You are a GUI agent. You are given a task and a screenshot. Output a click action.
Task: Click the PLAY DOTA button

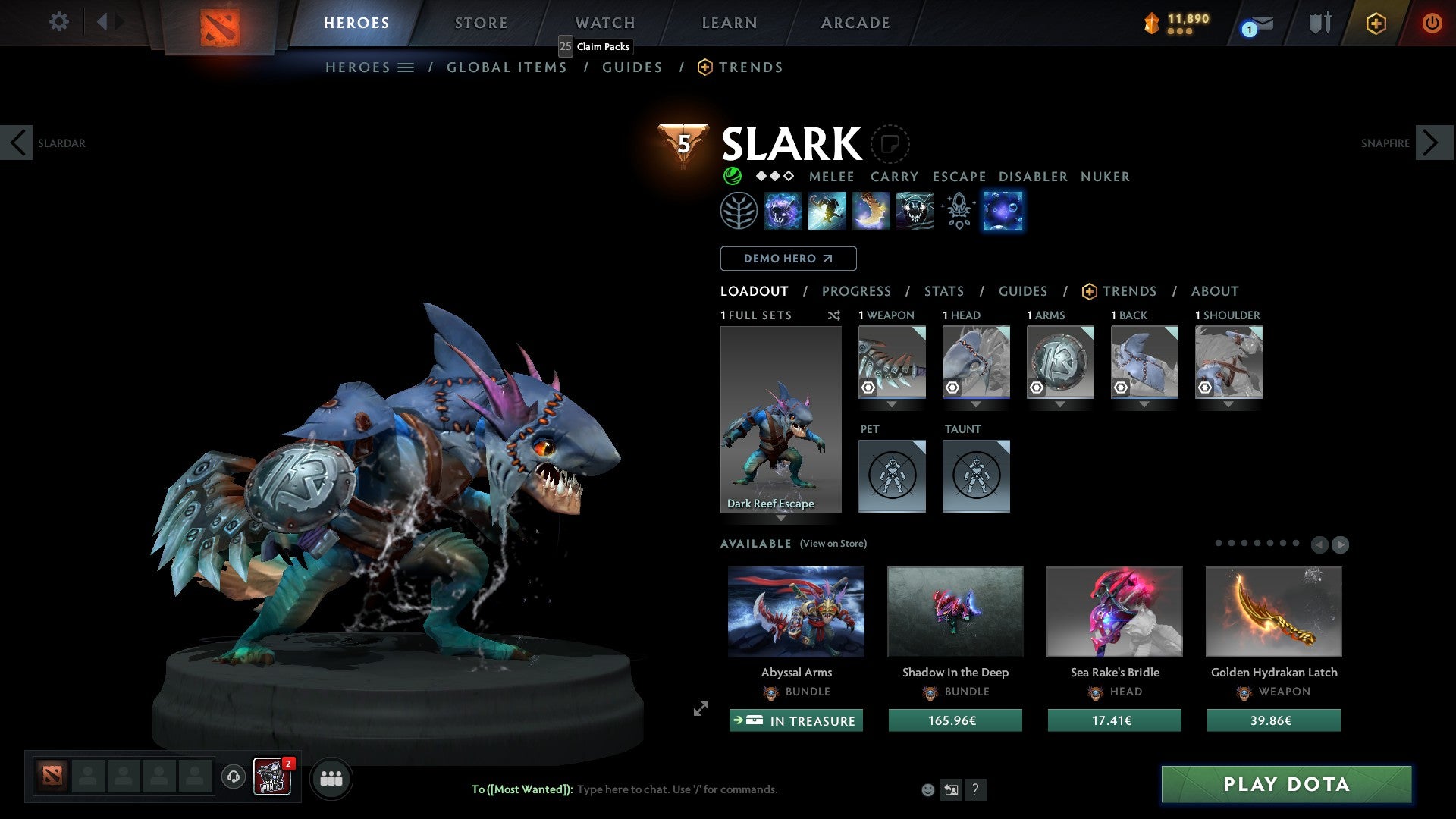tap(1285, 784)
